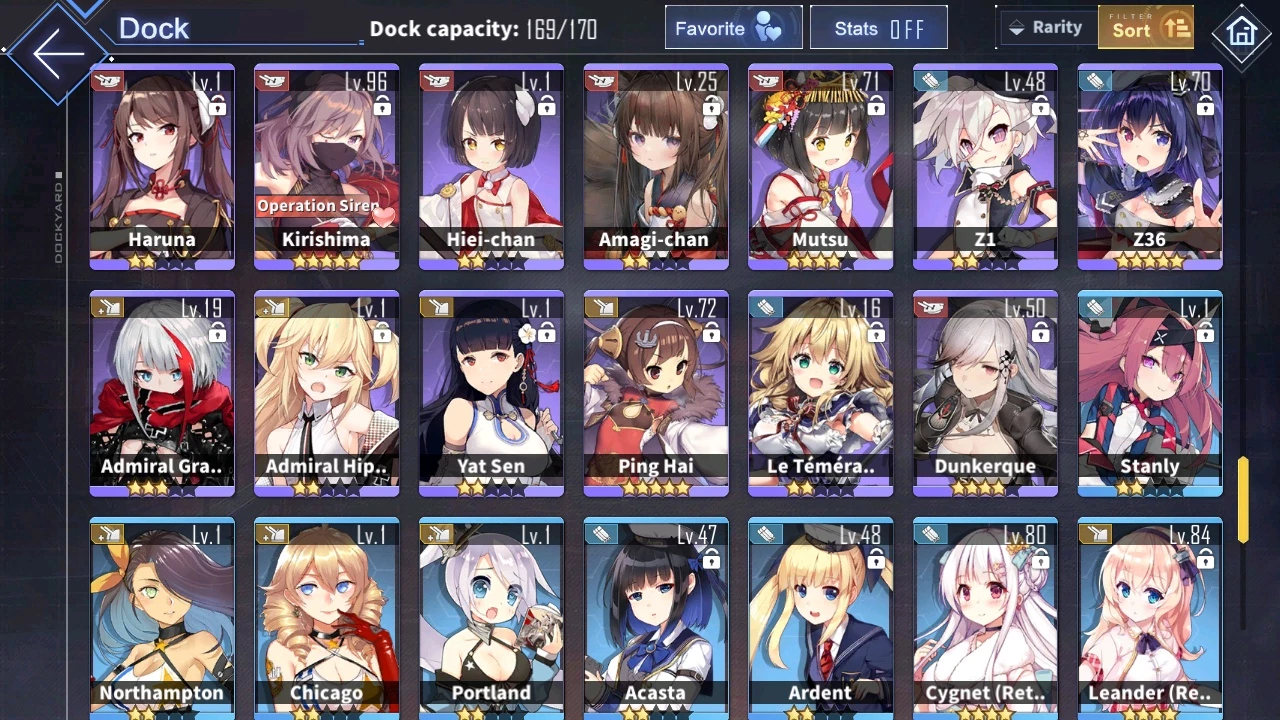Select Ping Hai's ship portrait
This screenshot has height=720, width=1280.
click(655, 390)
